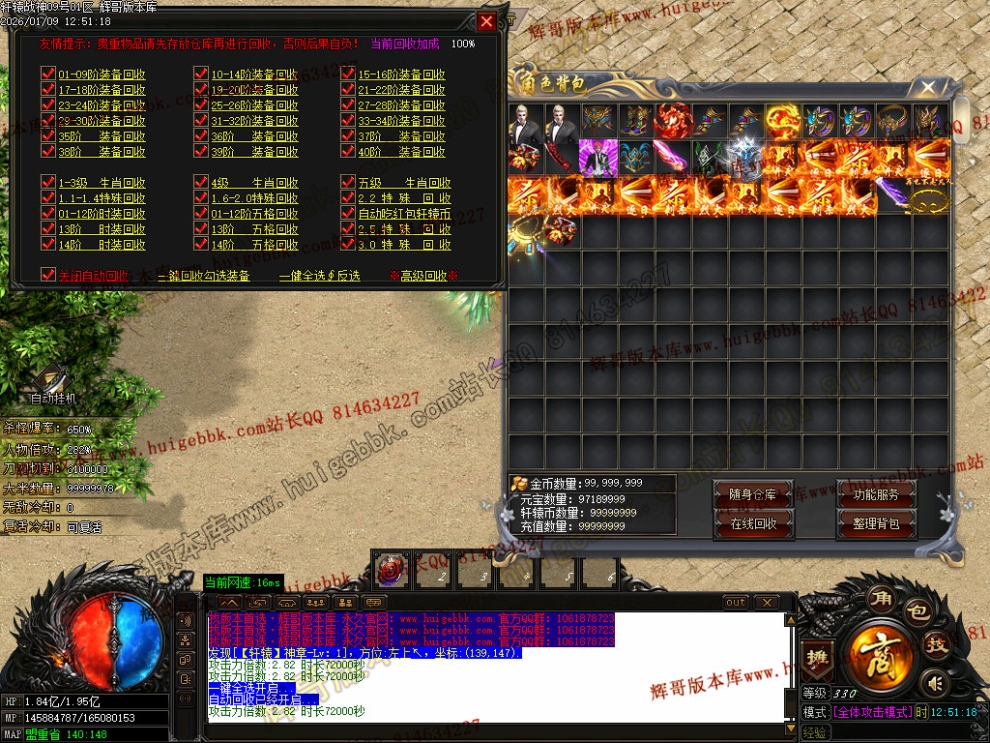Viewport: 990px width, 743px height.
Task: Toggle the 01-09阶装备回收 checkbox
Action: pos(48,74)
